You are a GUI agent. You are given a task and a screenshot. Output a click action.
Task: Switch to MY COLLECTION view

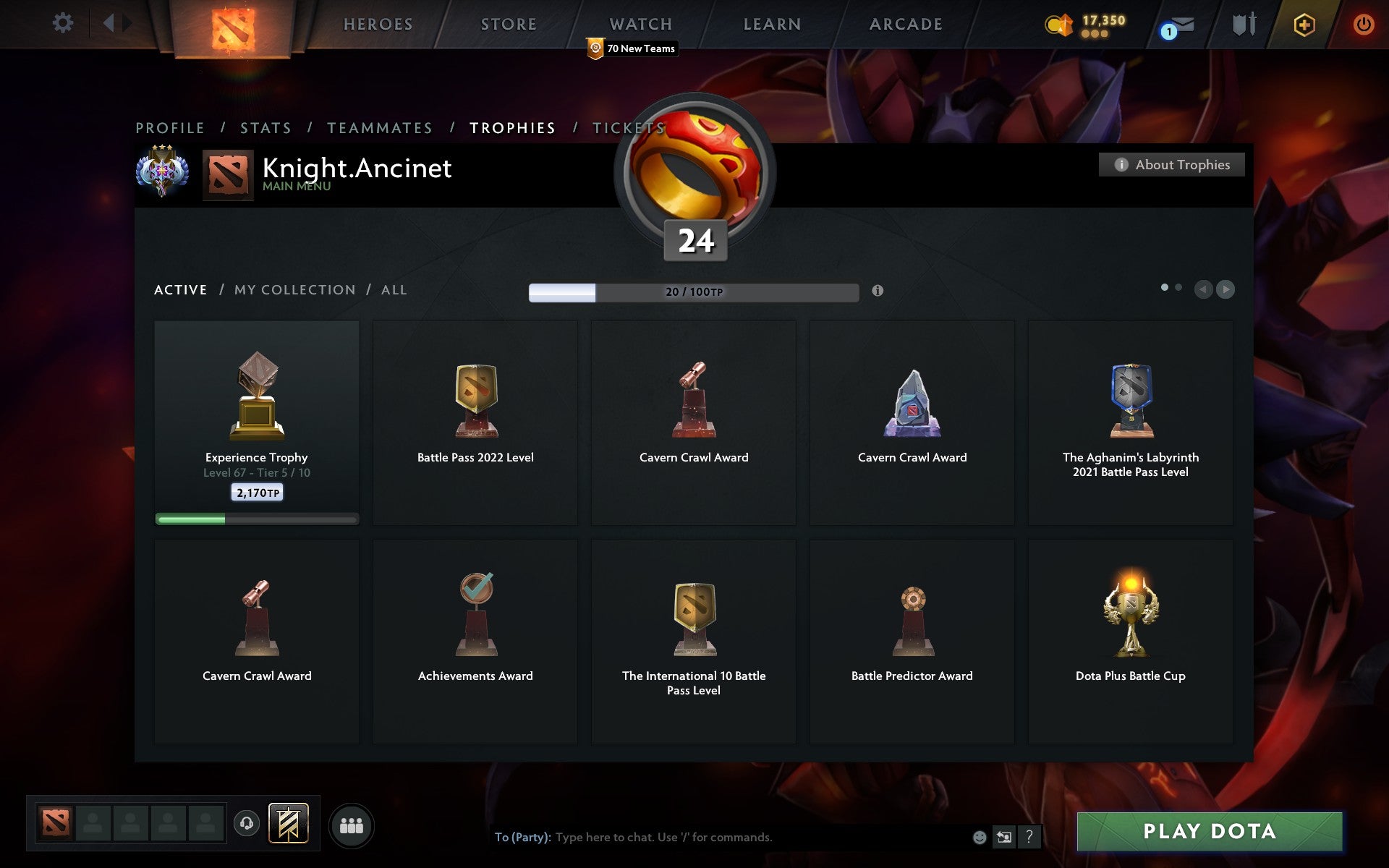pos(294,289)
